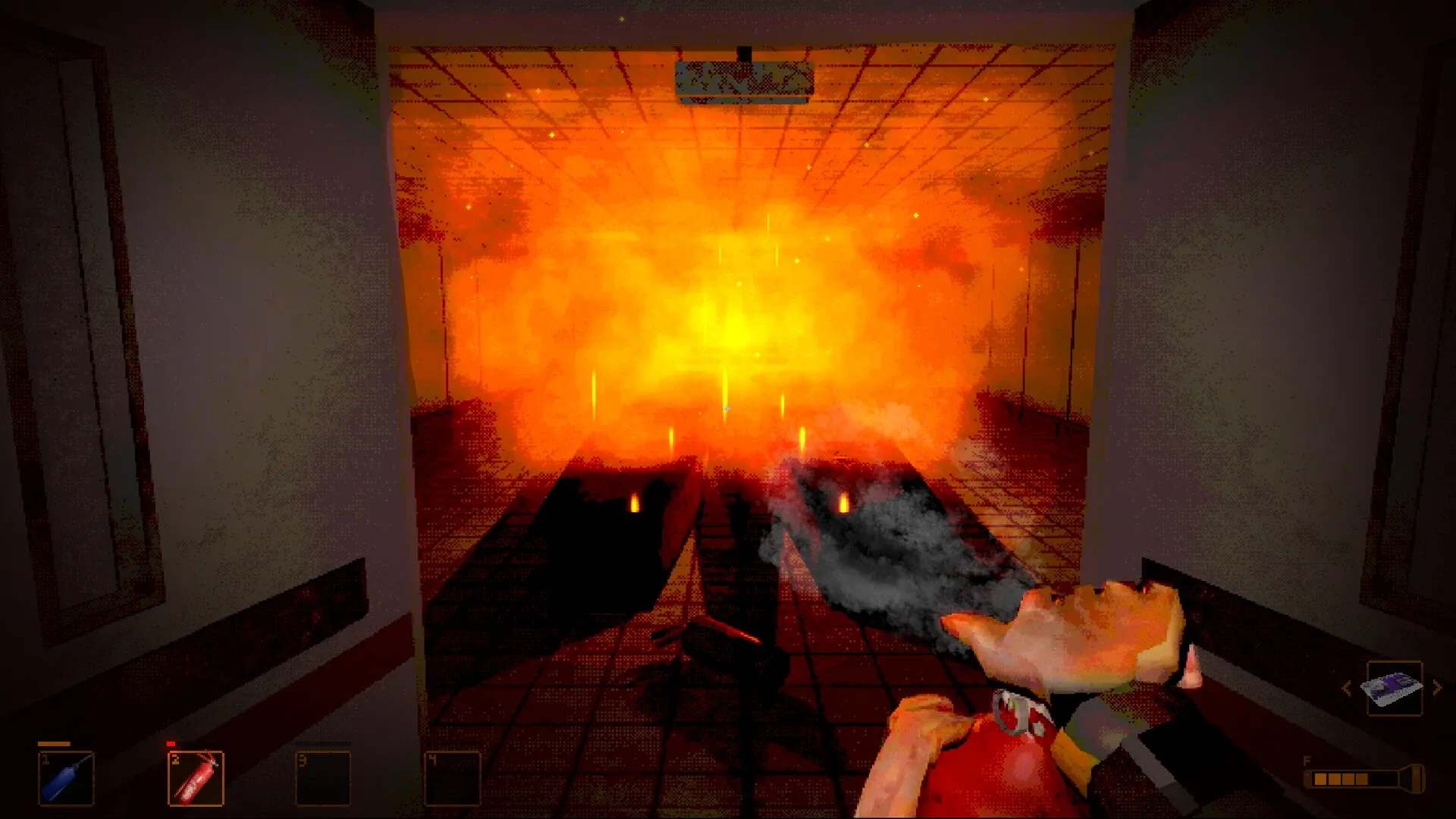Screen dimensions: 1456x819
Task: Cycle to previous item with the left arrow
Action: coord(1348,686)
